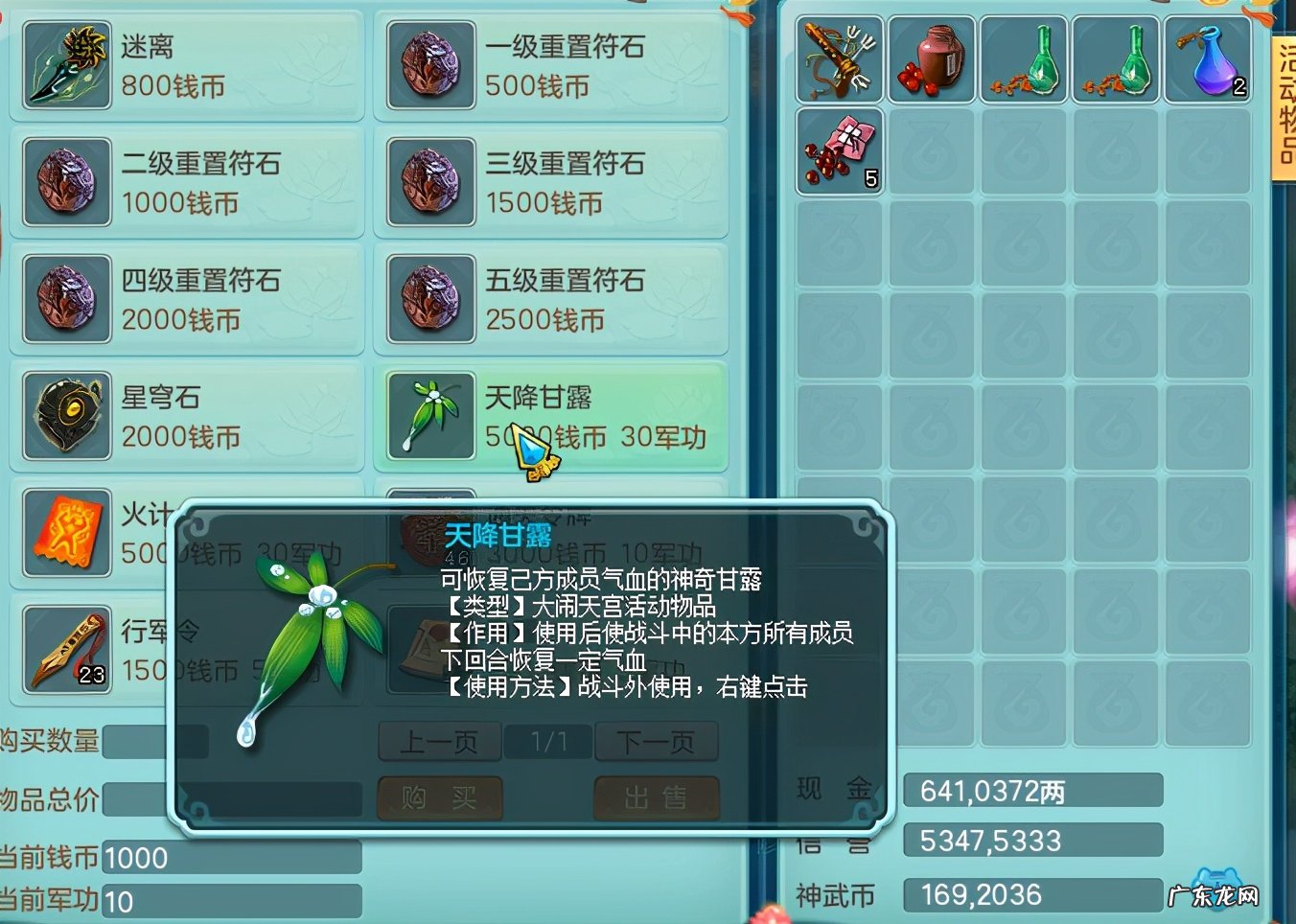The image size is (1296, 924).
Task: Click the 行军令 banner icon showing 23
Action: pos(65,650)
